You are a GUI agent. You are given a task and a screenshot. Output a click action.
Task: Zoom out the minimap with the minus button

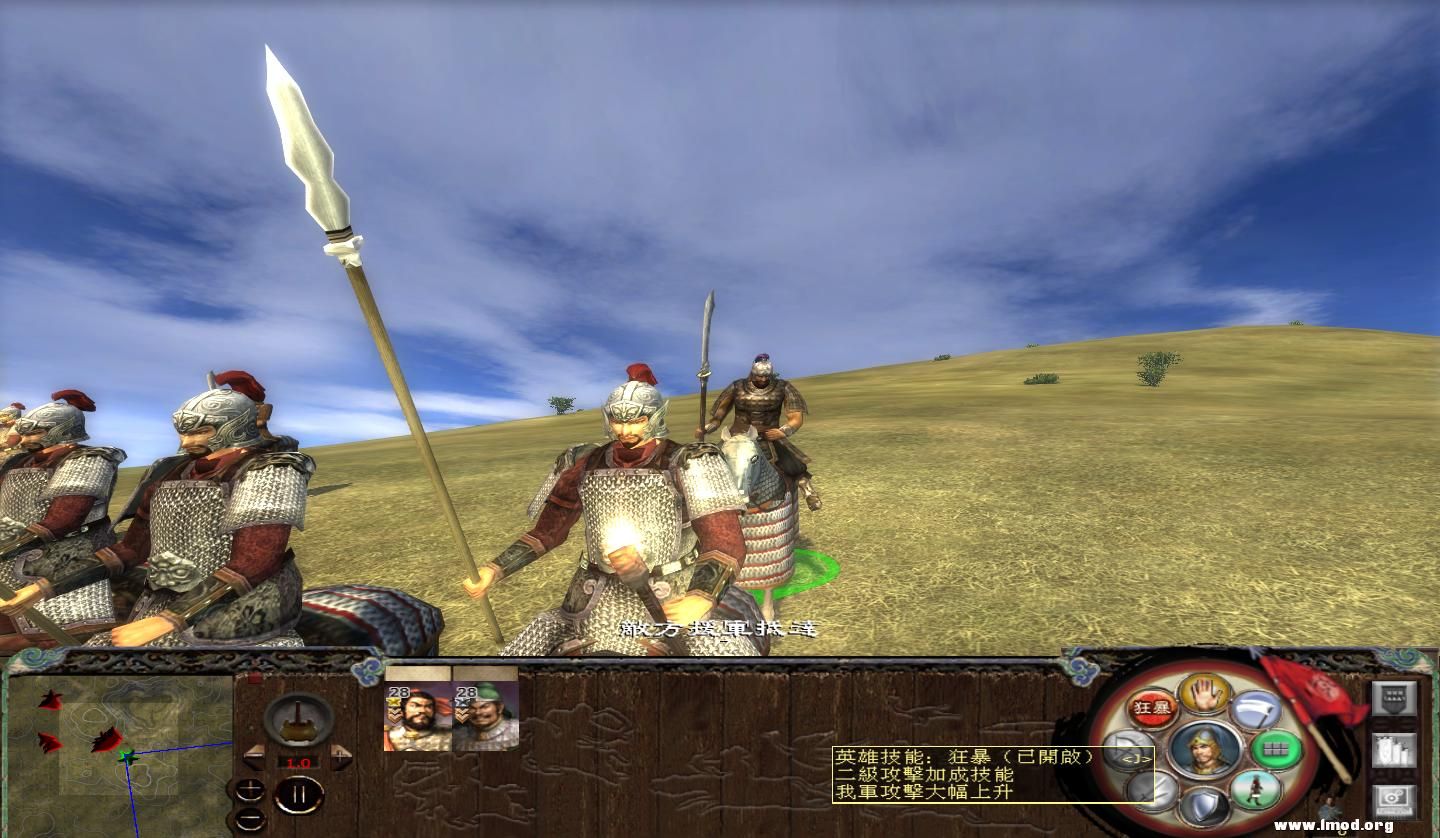(x=248, y=819)
